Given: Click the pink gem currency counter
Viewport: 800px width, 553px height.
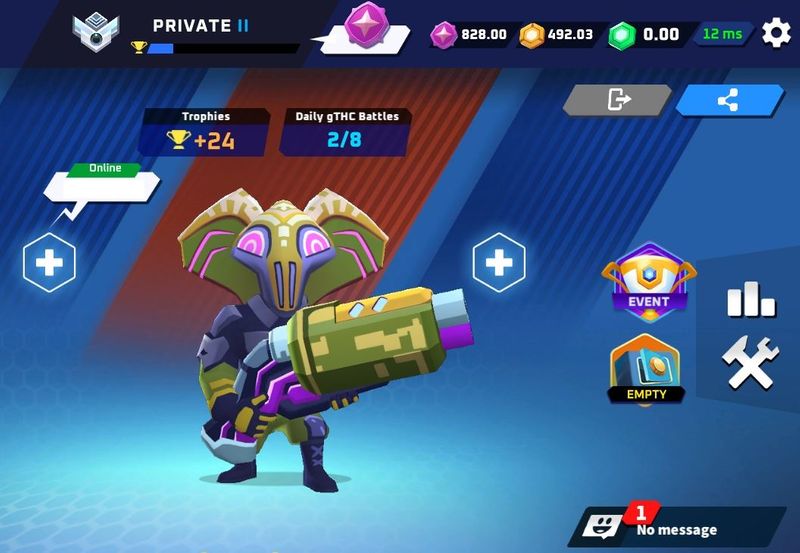Looking at the screenshot, I should click(x=470, y=35).
